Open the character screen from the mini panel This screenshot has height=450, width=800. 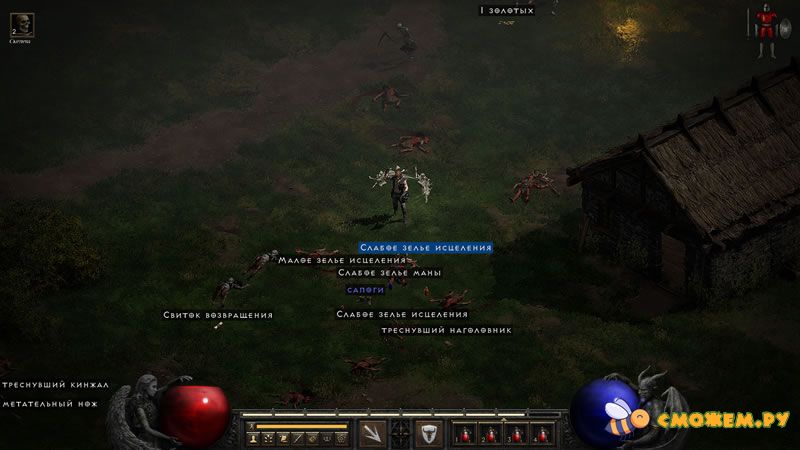click(254, 438)
